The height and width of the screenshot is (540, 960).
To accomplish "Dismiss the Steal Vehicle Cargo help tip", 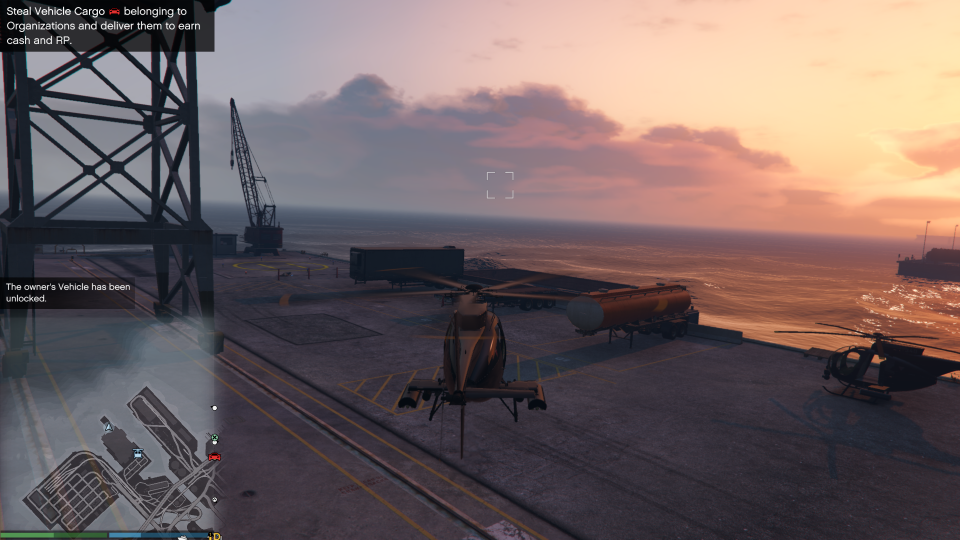I will pos(107,26).
